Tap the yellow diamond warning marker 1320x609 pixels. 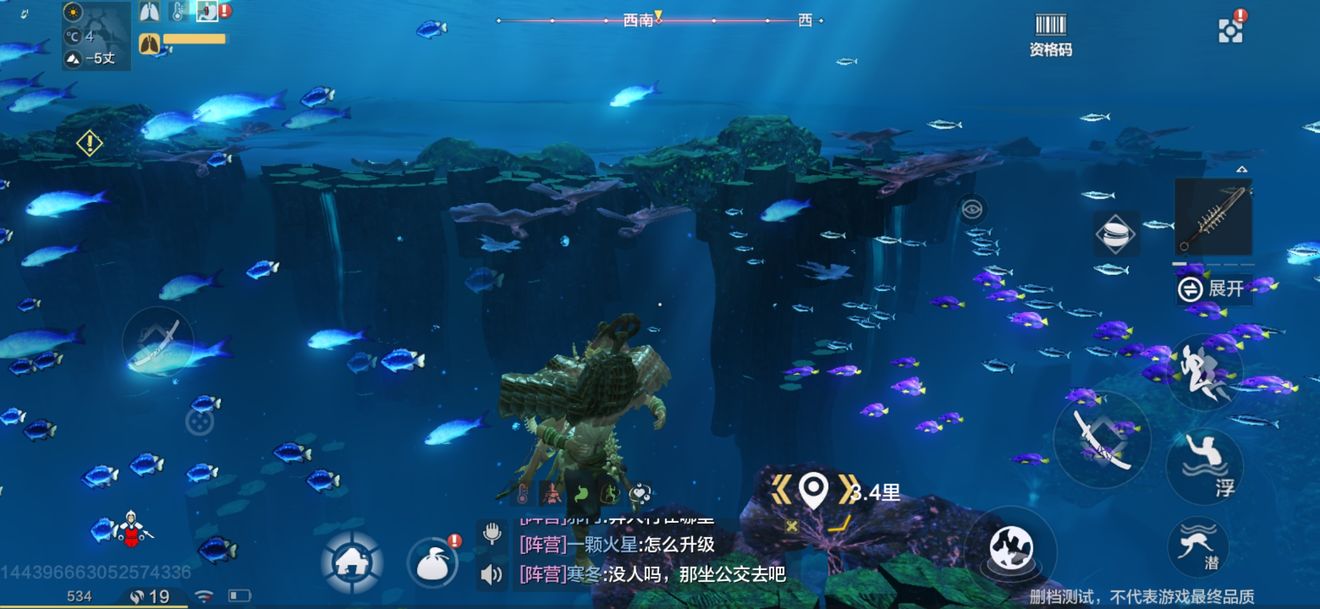click(x=90, y=143)
